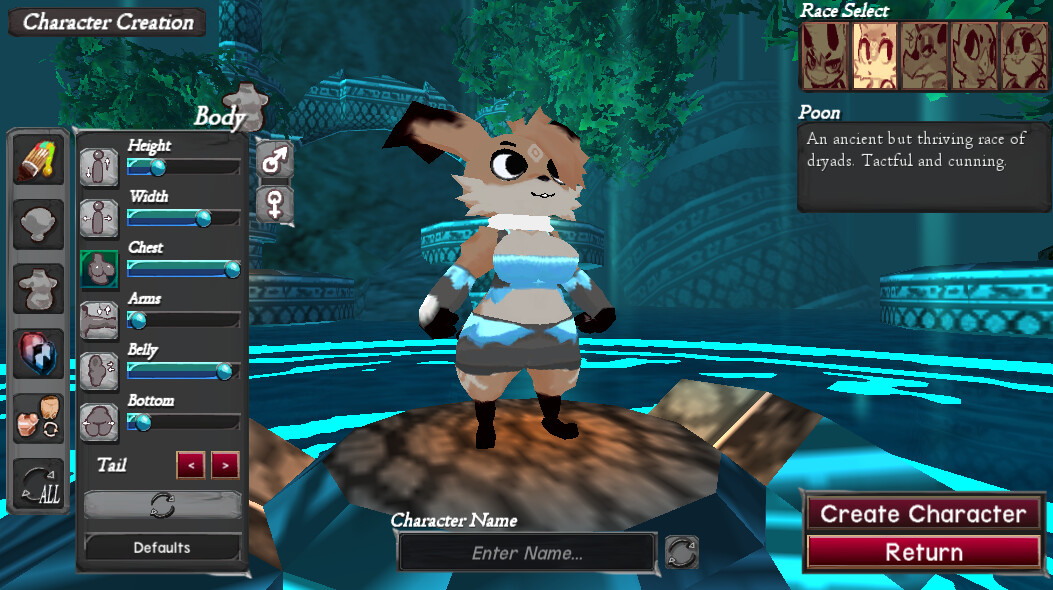Image resolution: width=1053 pixels, height=590 pixels.
Task: Click the Create Character button
Action: (x=923, y=514)
